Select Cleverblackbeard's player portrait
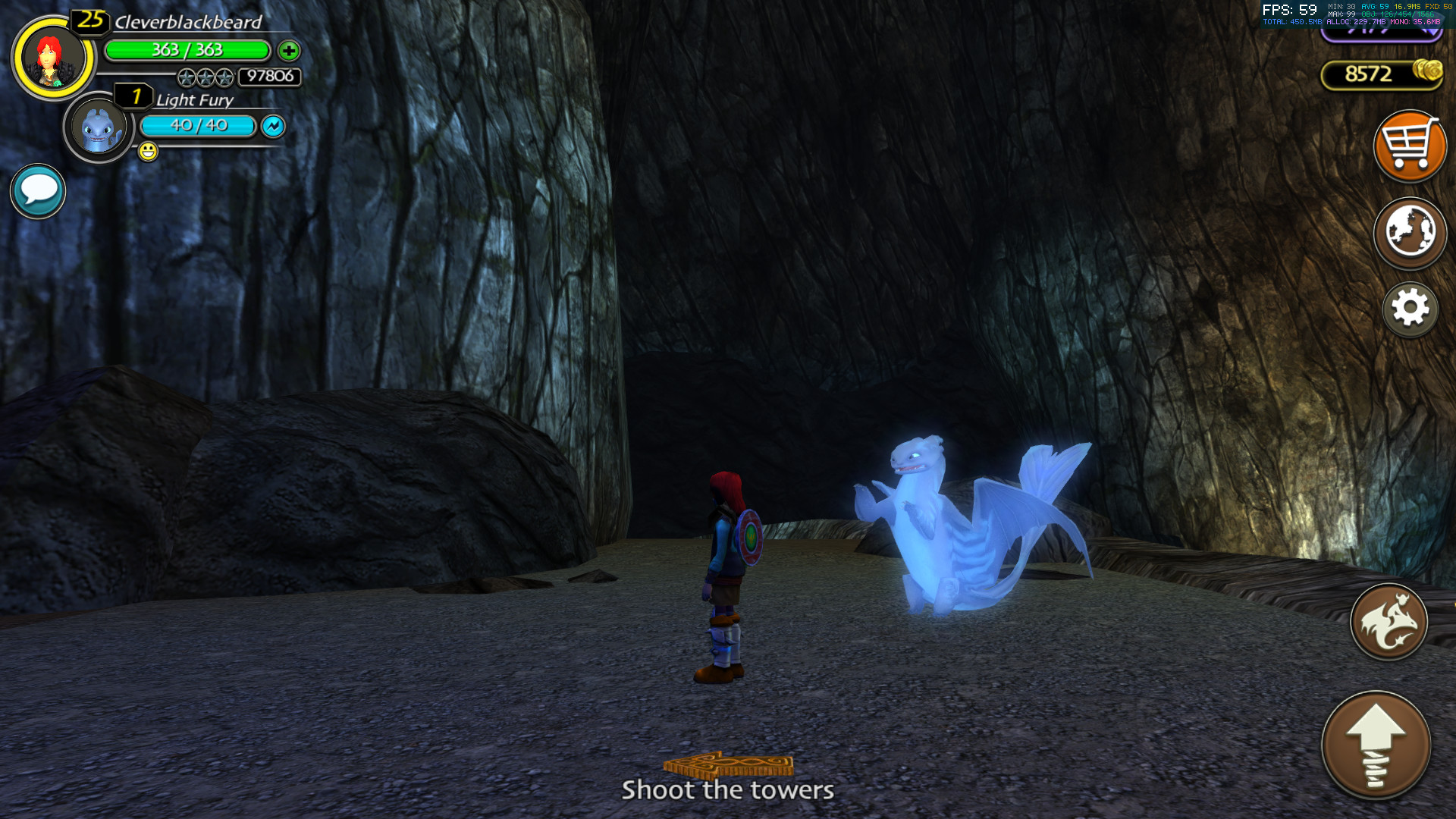The height and width of the screenshot is (819, 1456). pyautogui.click(x=50, y=57)
